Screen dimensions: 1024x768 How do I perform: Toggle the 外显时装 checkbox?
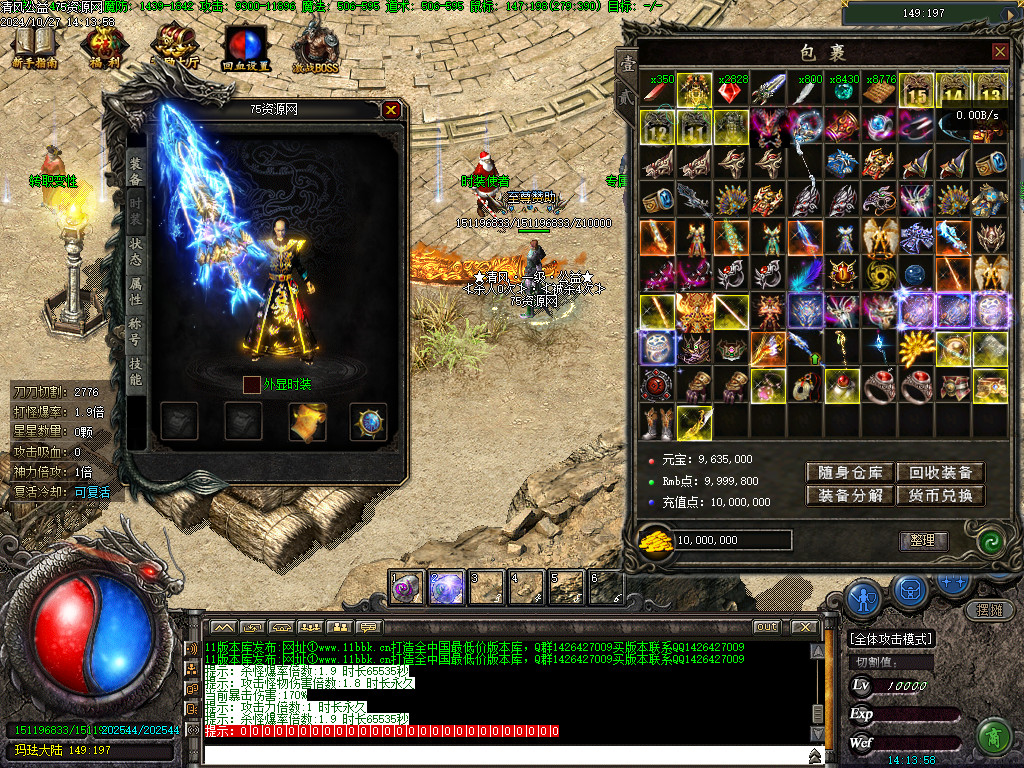251,384
